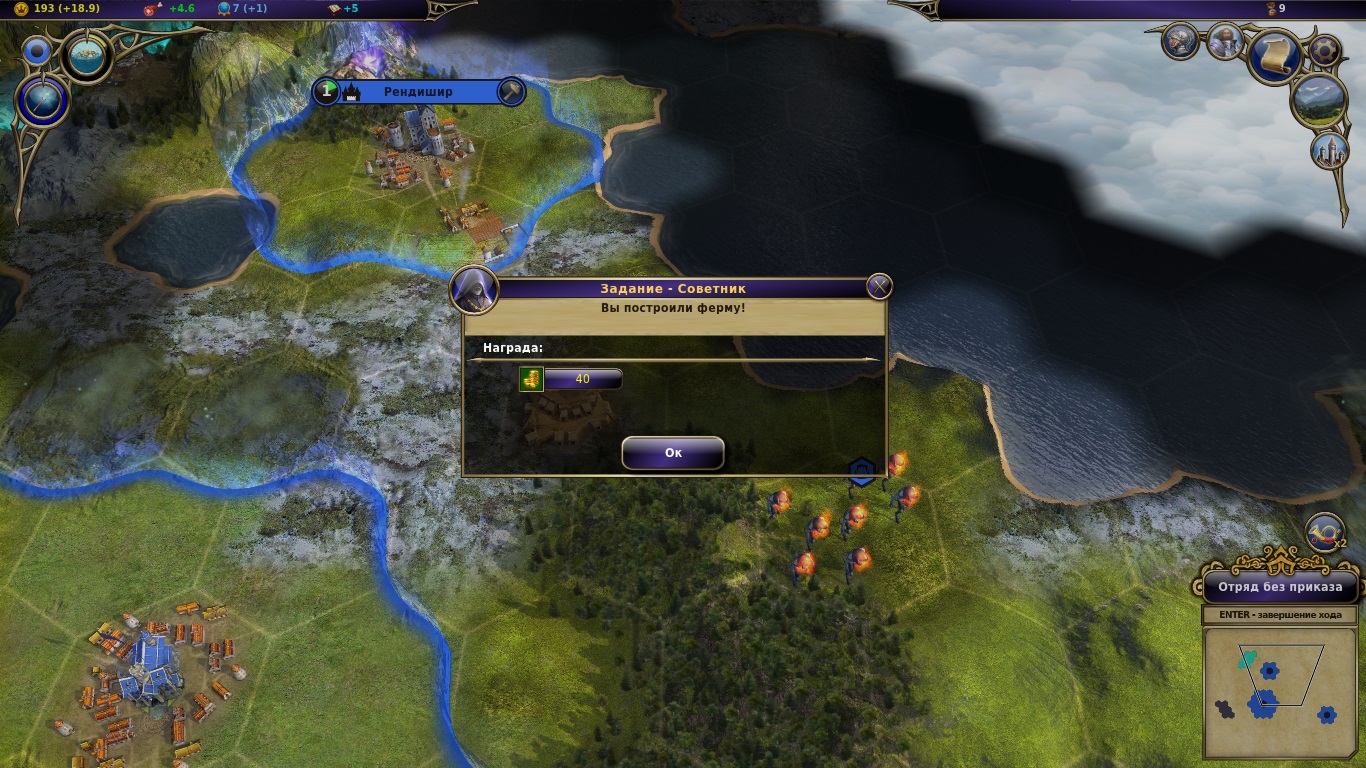Viewport: 1366px width, 768px height.
Task: Open the Рендишир city banner
Action: (x=418, y=92)
